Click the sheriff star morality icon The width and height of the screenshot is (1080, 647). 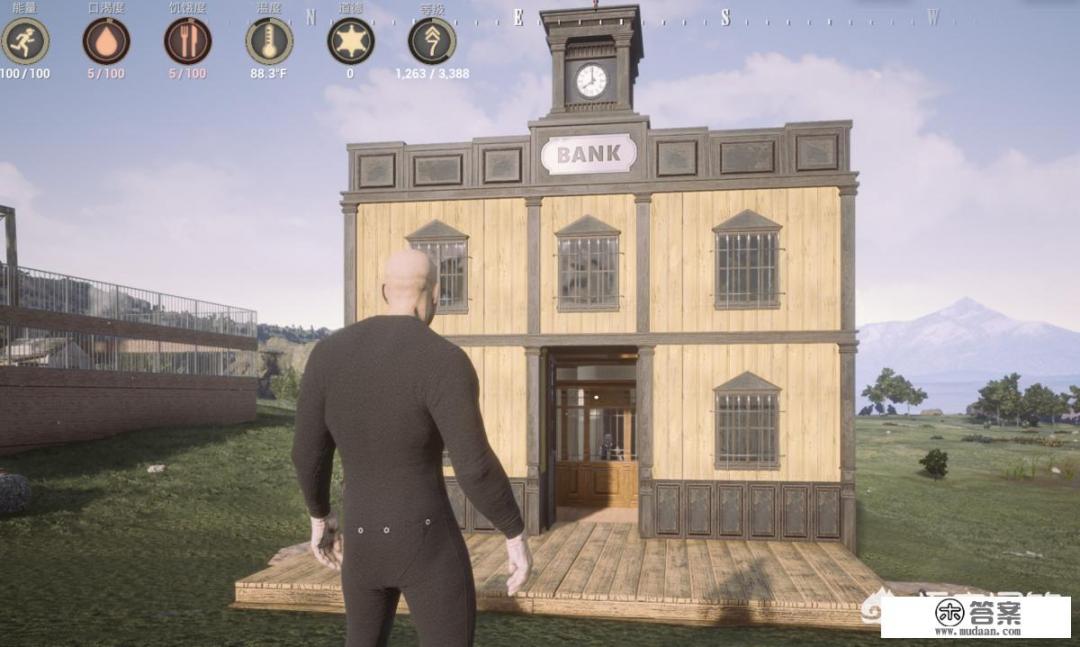pyautogui.click(x=350, y=41)
